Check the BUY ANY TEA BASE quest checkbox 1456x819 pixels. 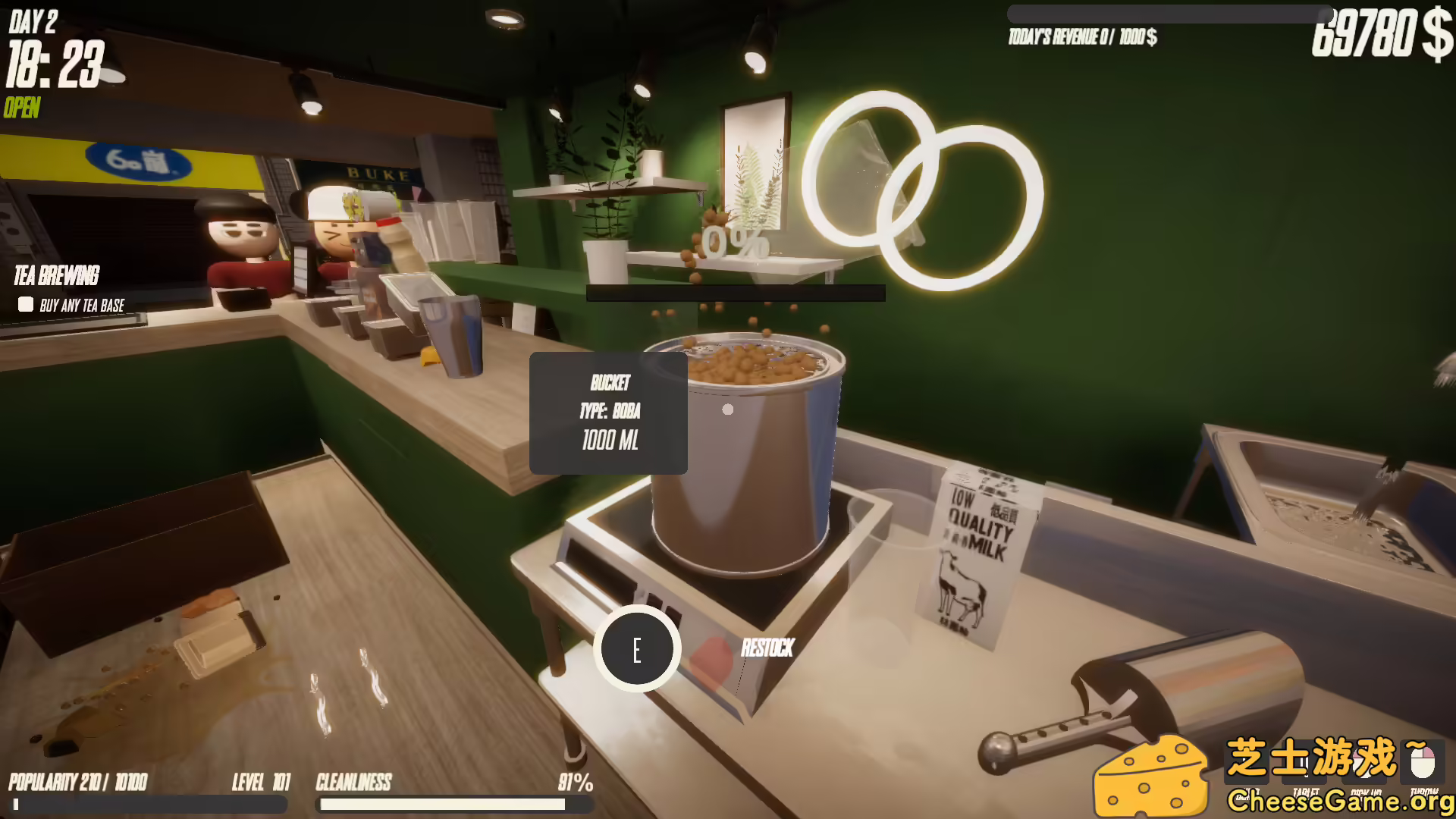[25, 305]
